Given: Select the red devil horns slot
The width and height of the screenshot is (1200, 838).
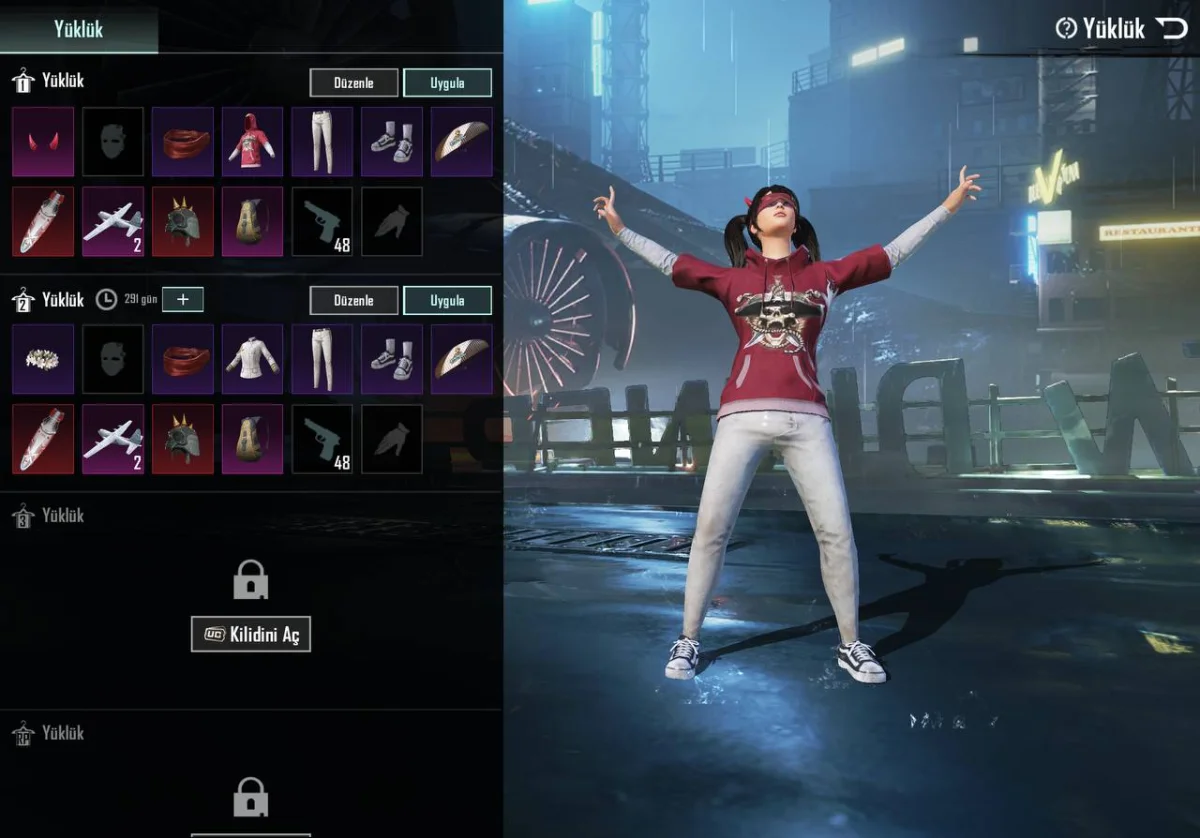Looking at the screenshot, I should click(x=43, y=141).
